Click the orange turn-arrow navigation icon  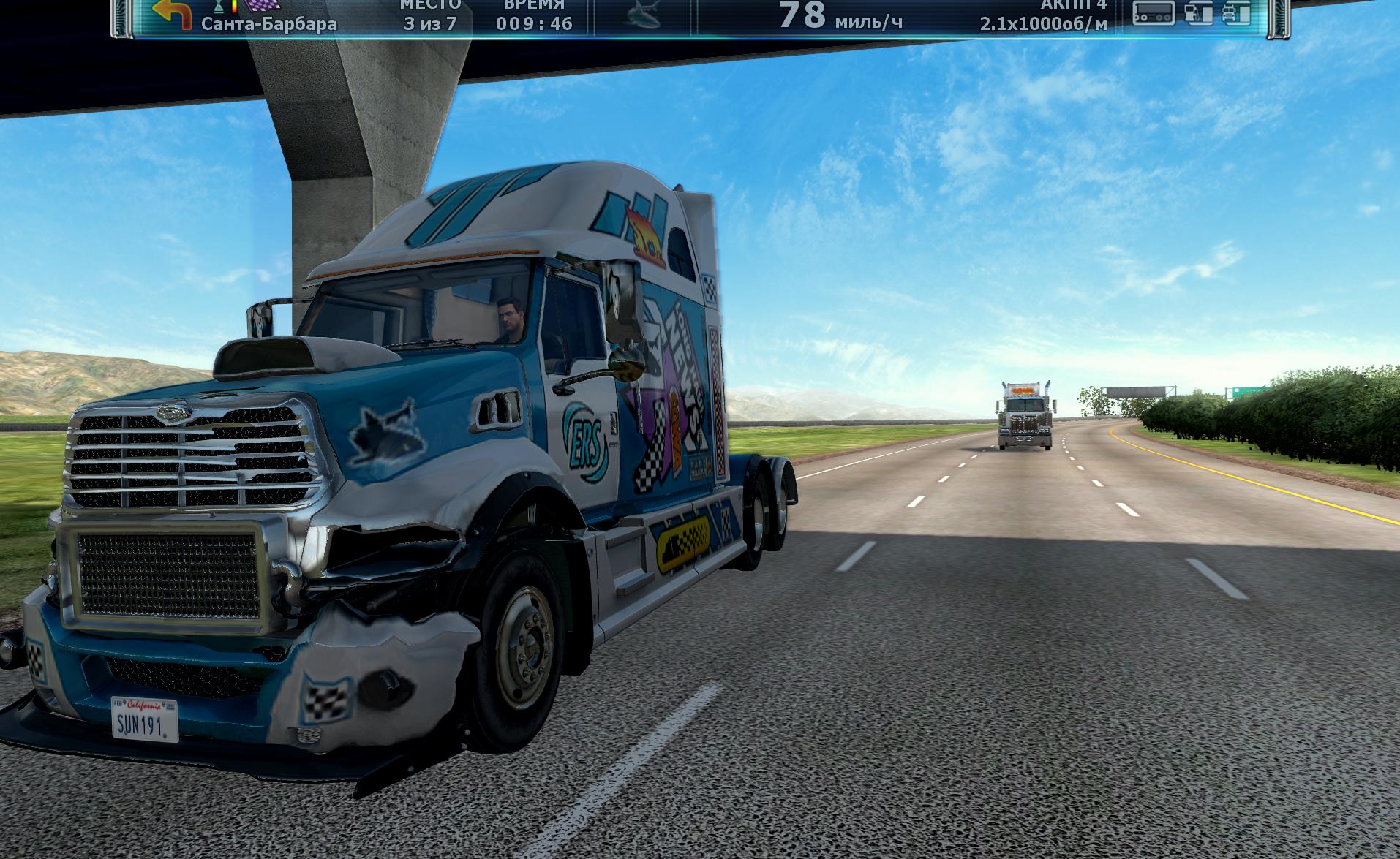171,14
